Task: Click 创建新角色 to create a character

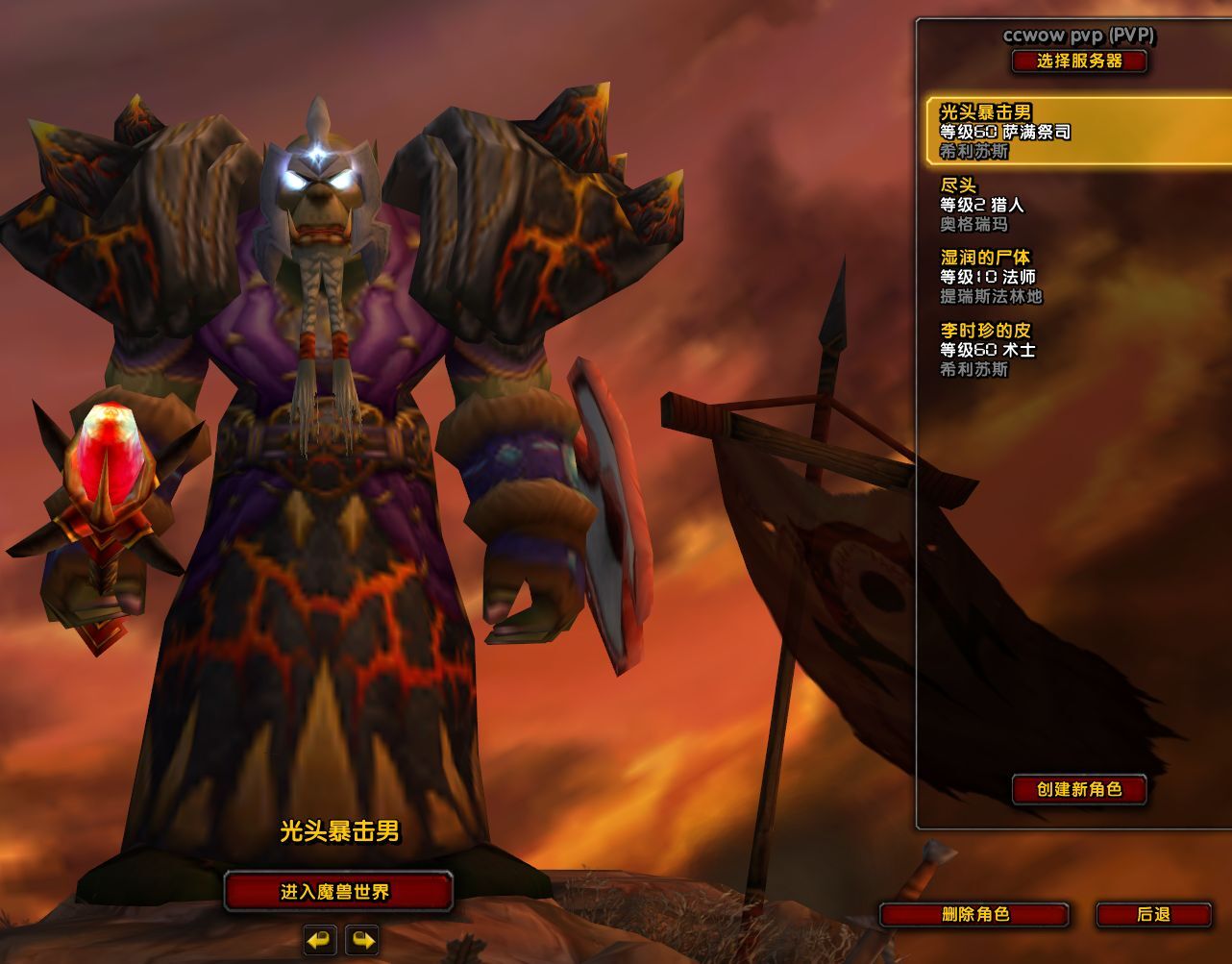Action: (1079, 789)
